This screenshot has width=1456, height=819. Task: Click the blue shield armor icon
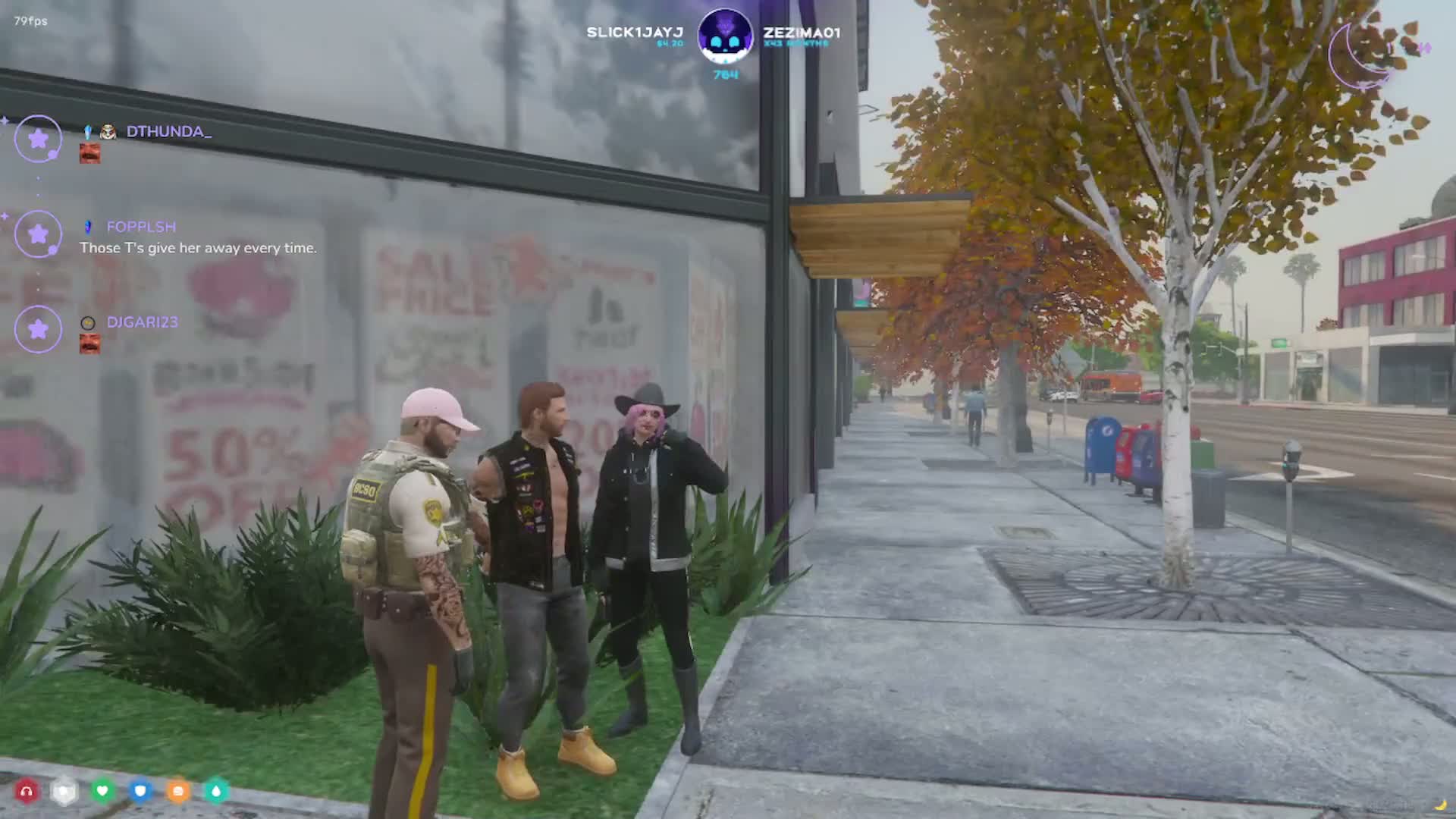(x=140, y=792)
